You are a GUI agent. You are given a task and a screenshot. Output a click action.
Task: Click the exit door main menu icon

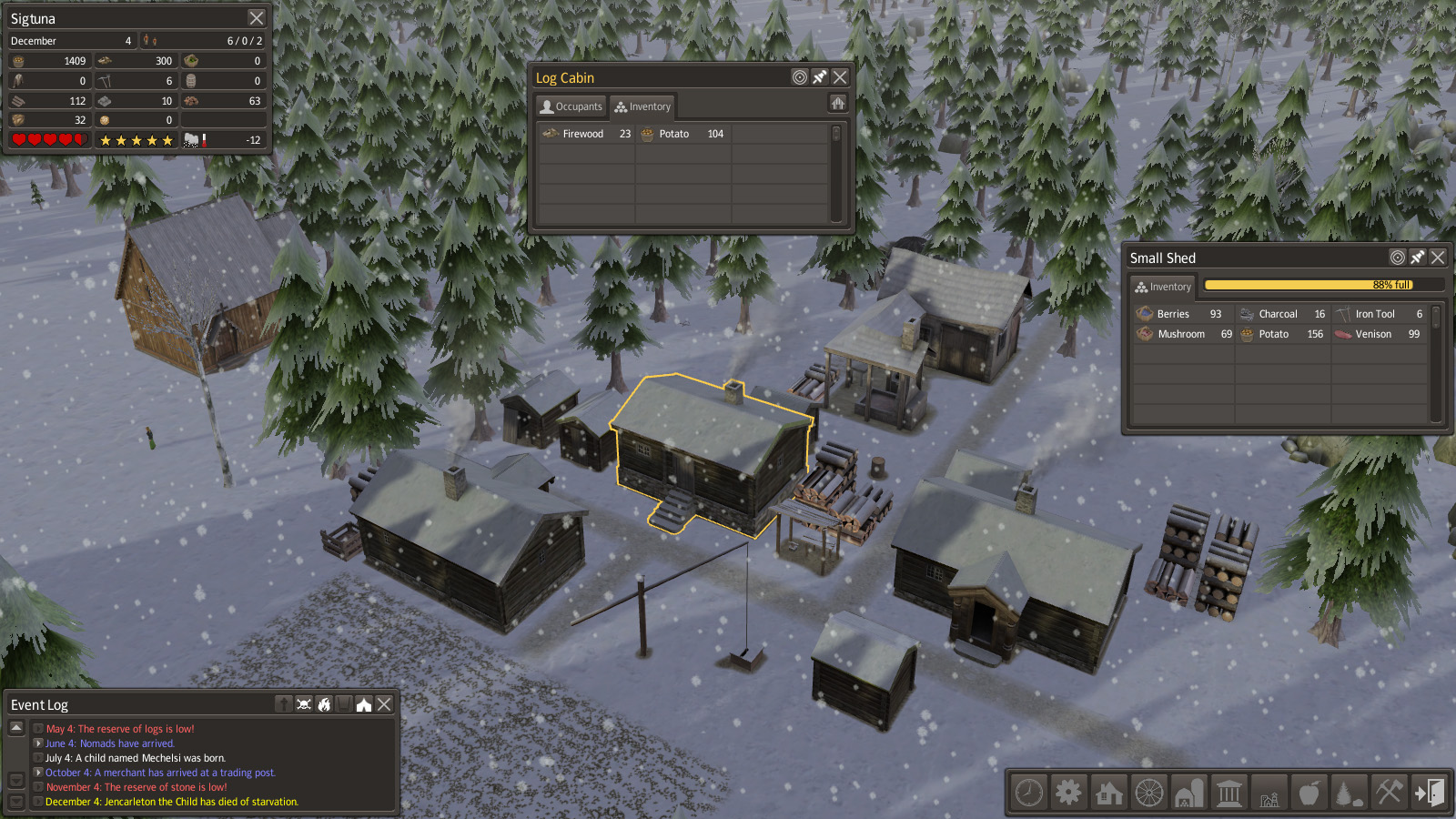tap(1429, 793)
